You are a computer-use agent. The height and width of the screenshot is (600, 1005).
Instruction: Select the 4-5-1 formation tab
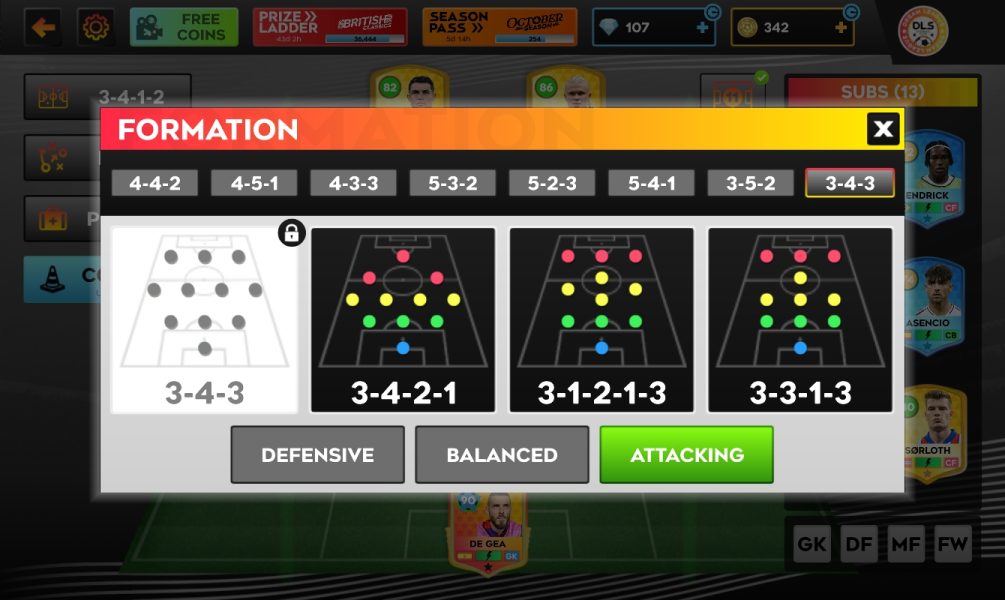253,183
